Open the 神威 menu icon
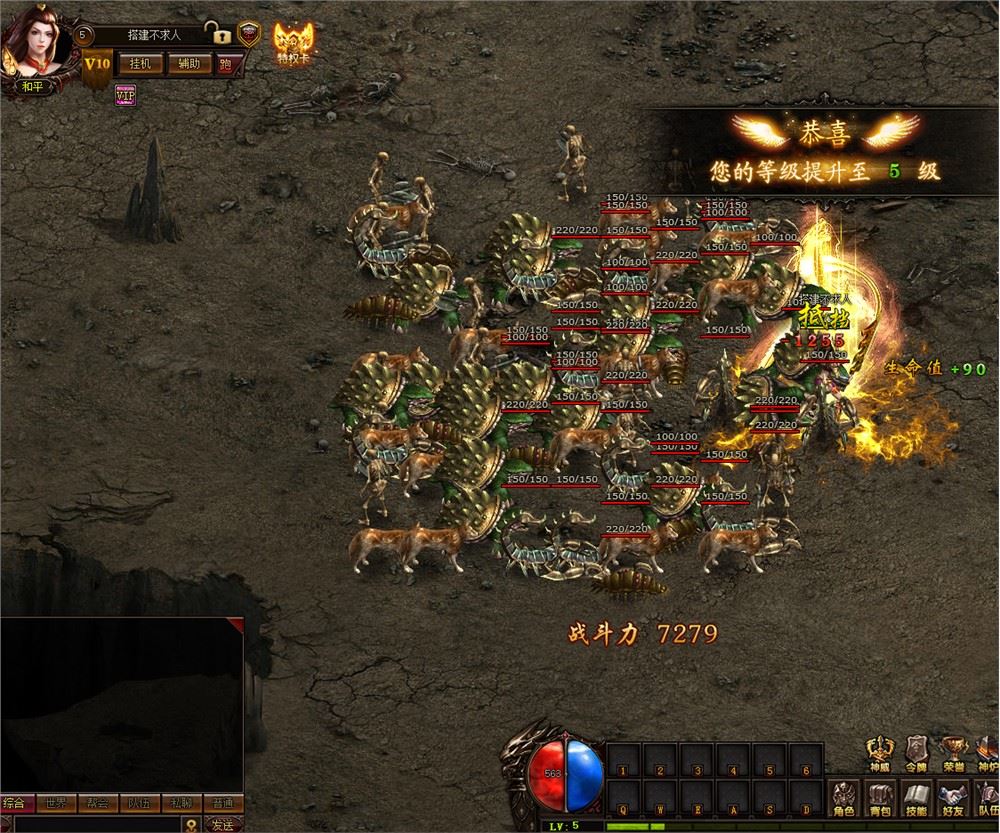 coord(880,752)
